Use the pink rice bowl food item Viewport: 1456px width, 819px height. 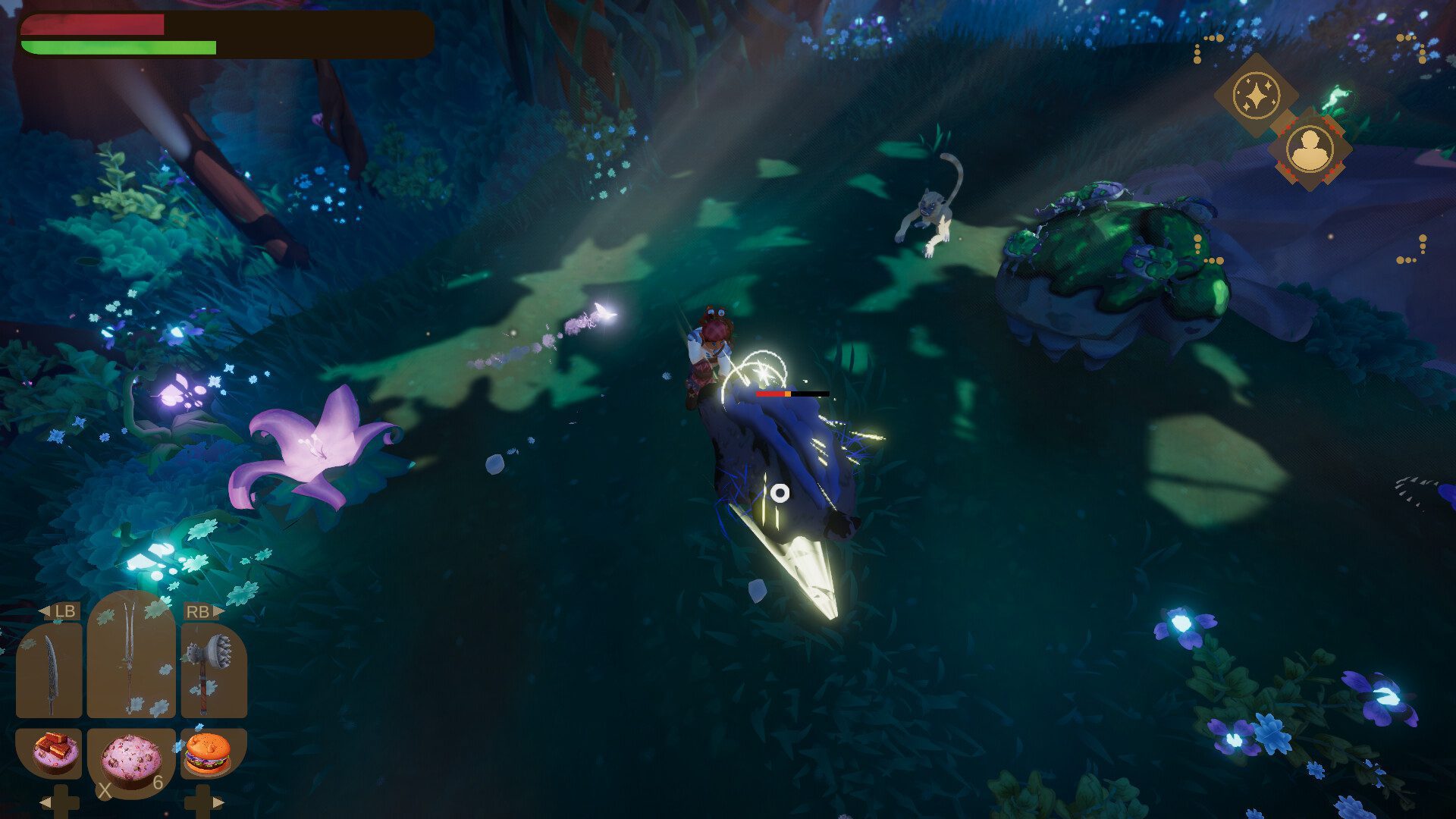[x=131, y=760]
